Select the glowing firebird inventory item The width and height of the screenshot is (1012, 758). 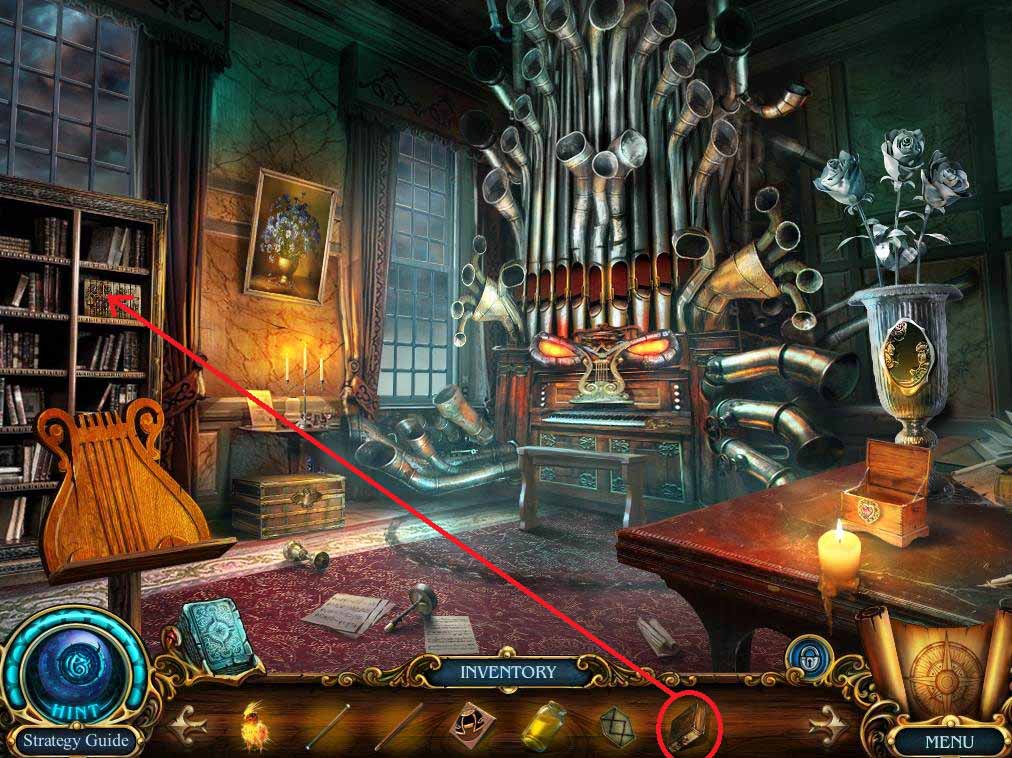(255, 726)
